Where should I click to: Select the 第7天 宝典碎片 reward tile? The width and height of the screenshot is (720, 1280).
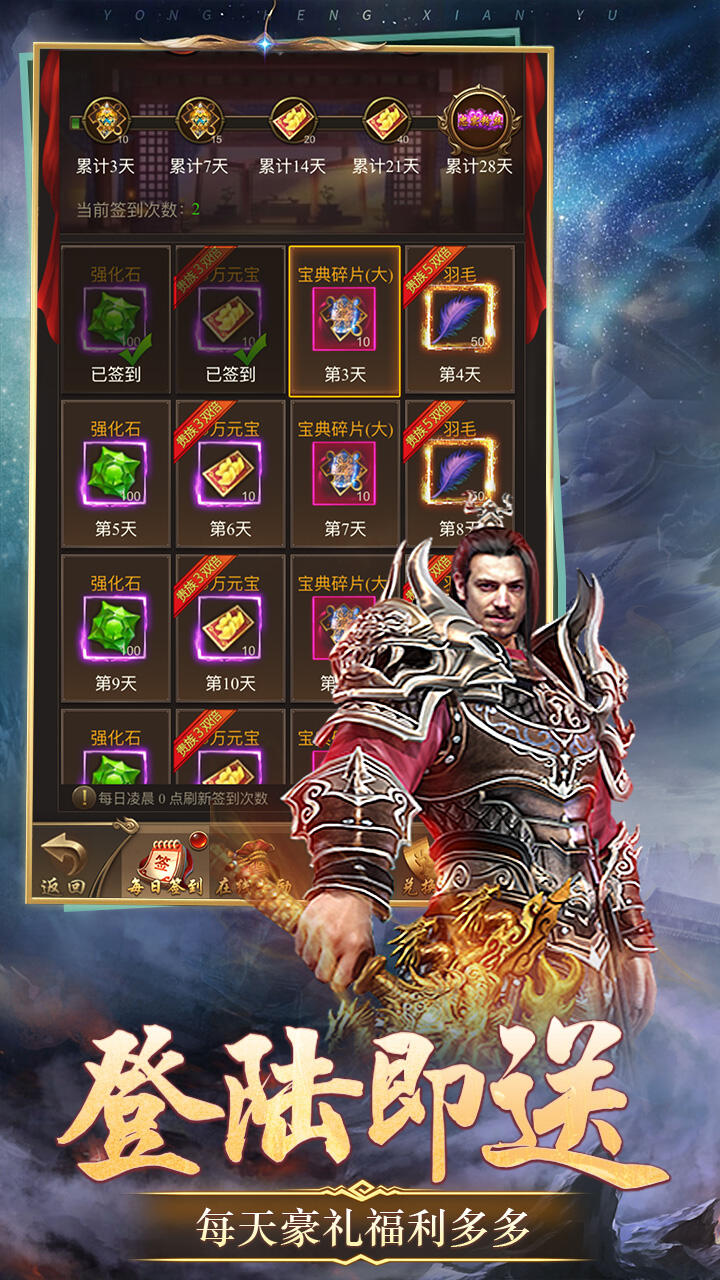[x=345, y=474]
